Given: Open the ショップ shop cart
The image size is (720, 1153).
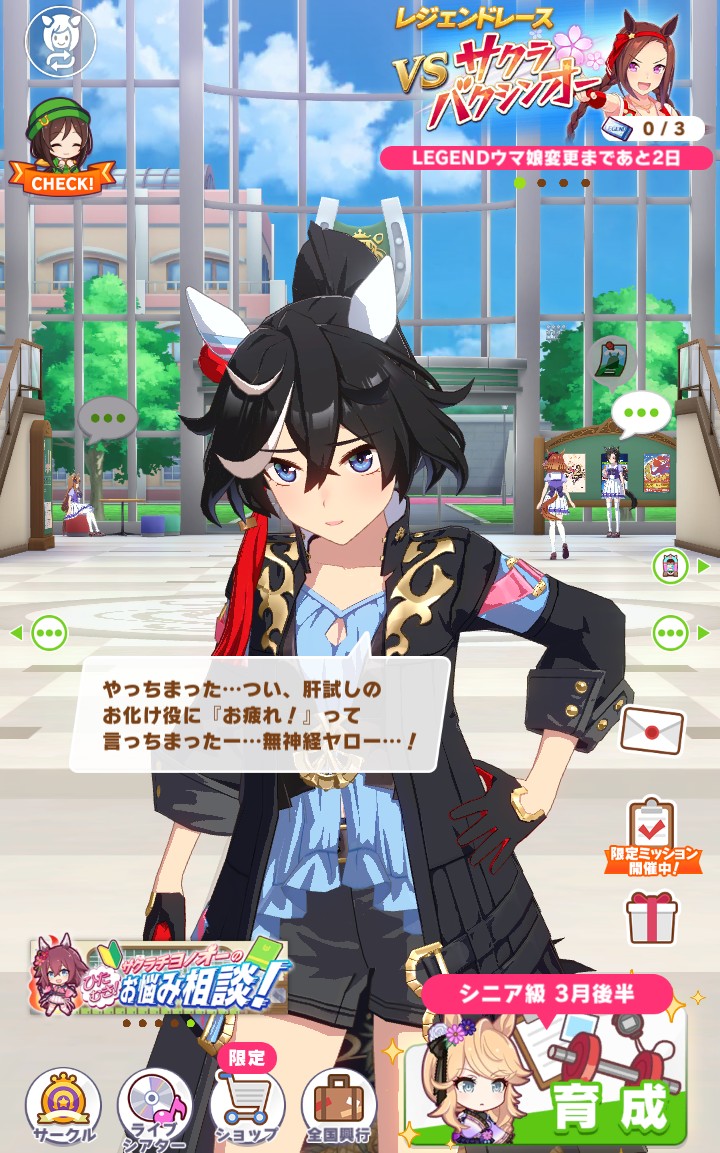Looking at the screenshot, I should click(x=247, y=1104).
